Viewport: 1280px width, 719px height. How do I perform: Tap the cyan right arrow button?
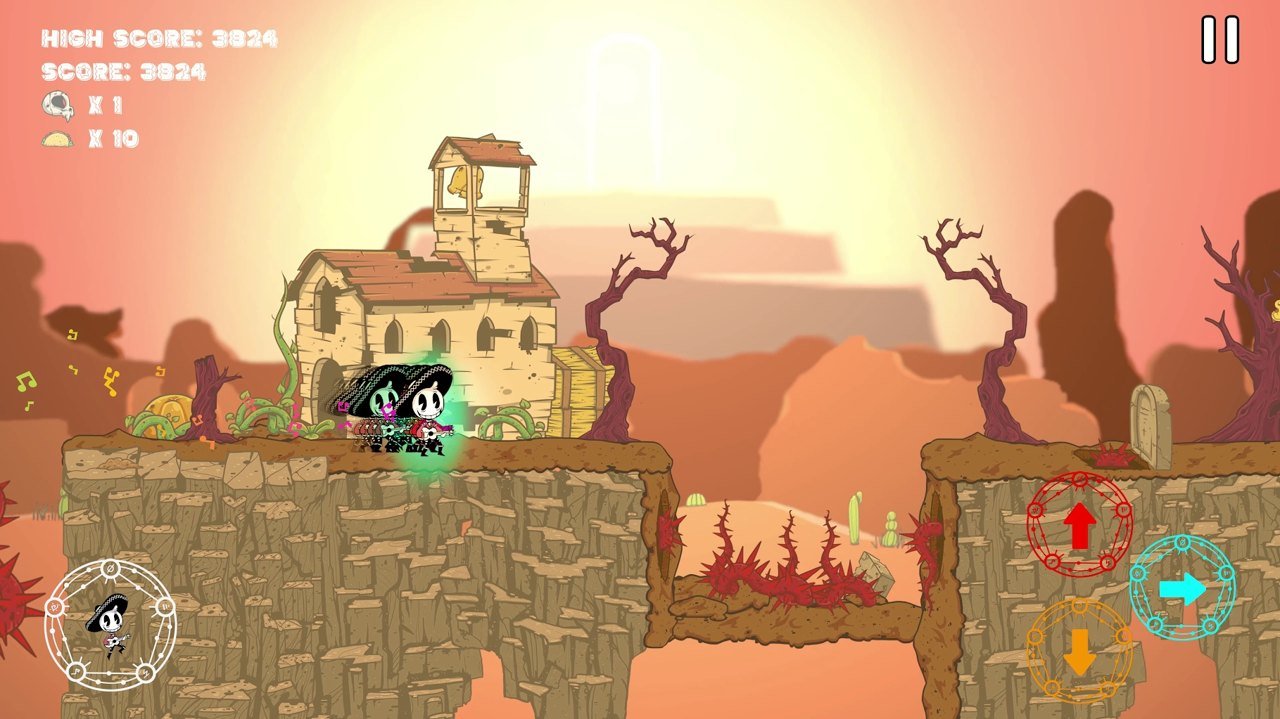(x=1182, y=588)
